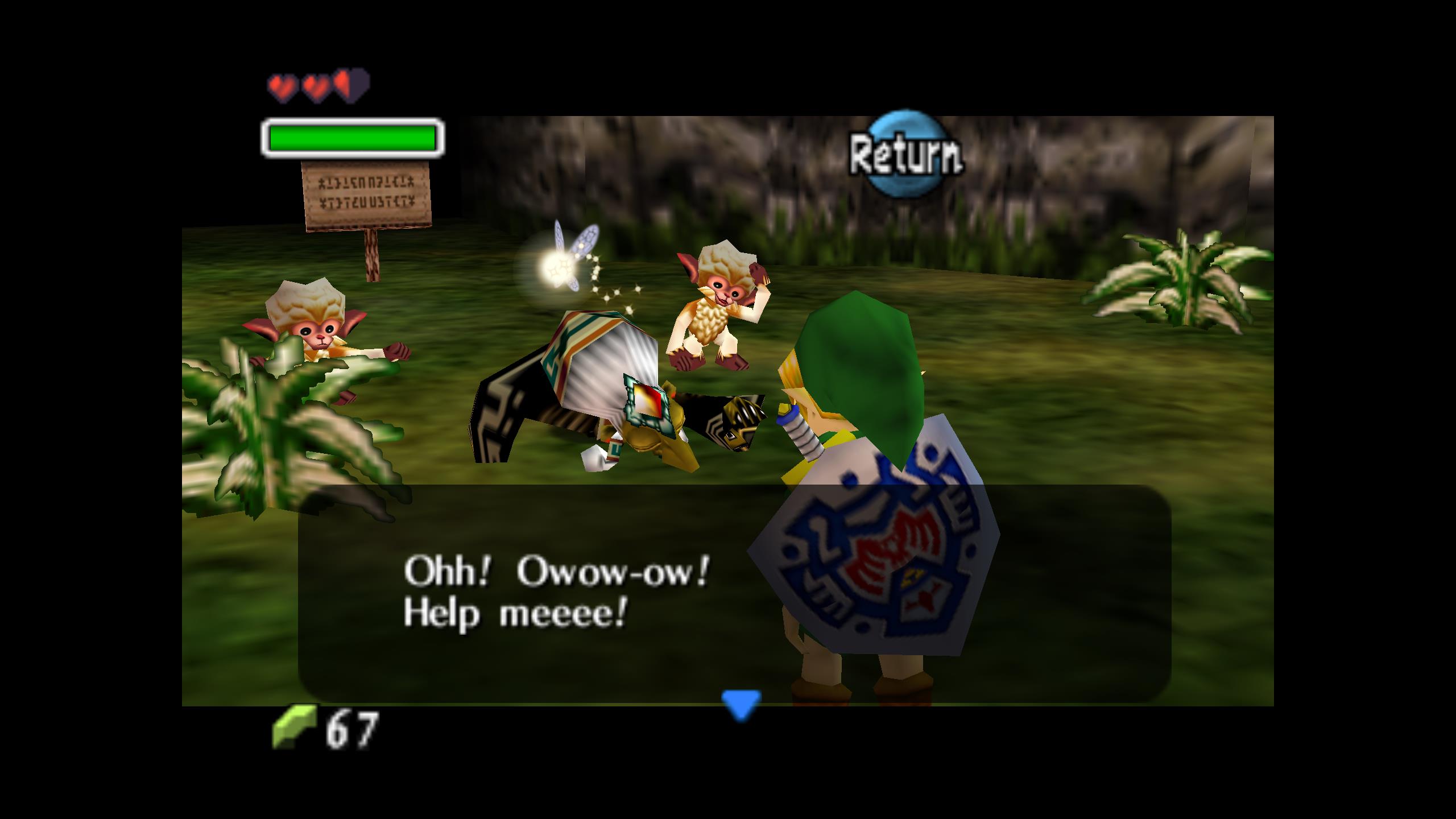
Task: Advance dialogue with the blue arrow
Action: [x=741, y=704]
